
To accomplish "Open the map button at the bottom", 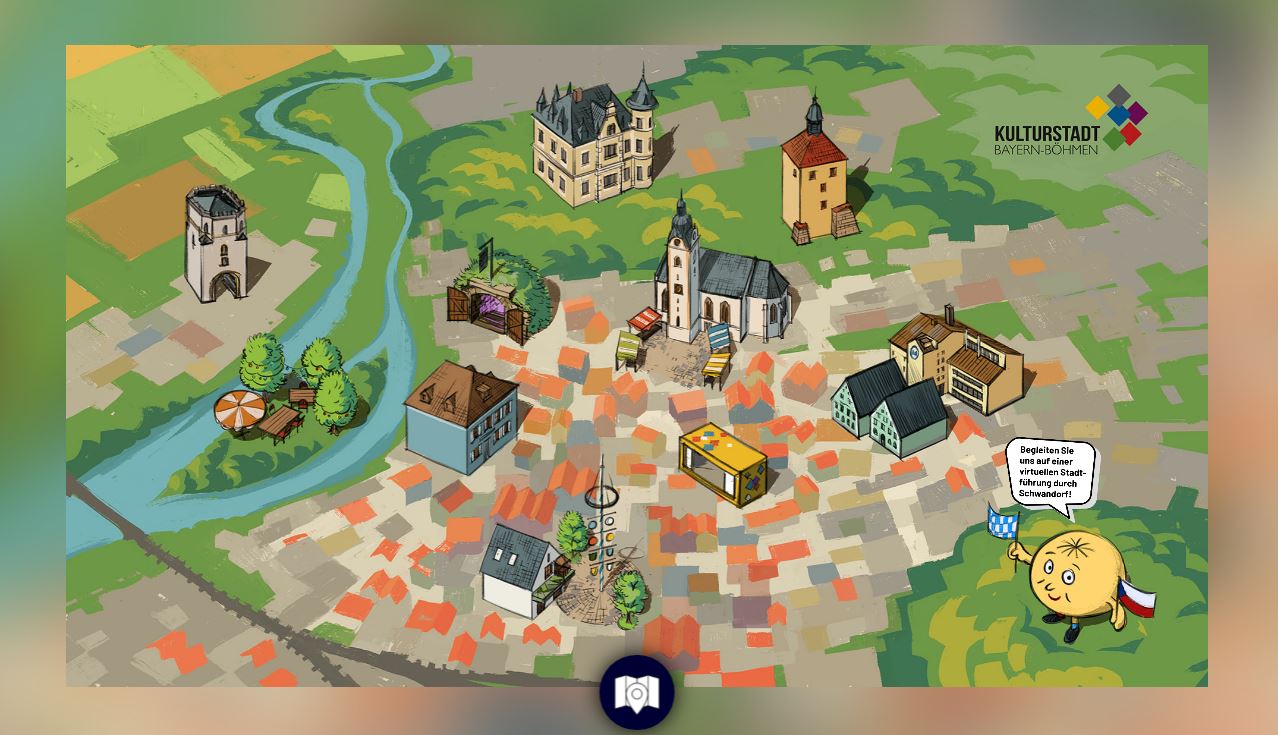I will coord(636,692).
